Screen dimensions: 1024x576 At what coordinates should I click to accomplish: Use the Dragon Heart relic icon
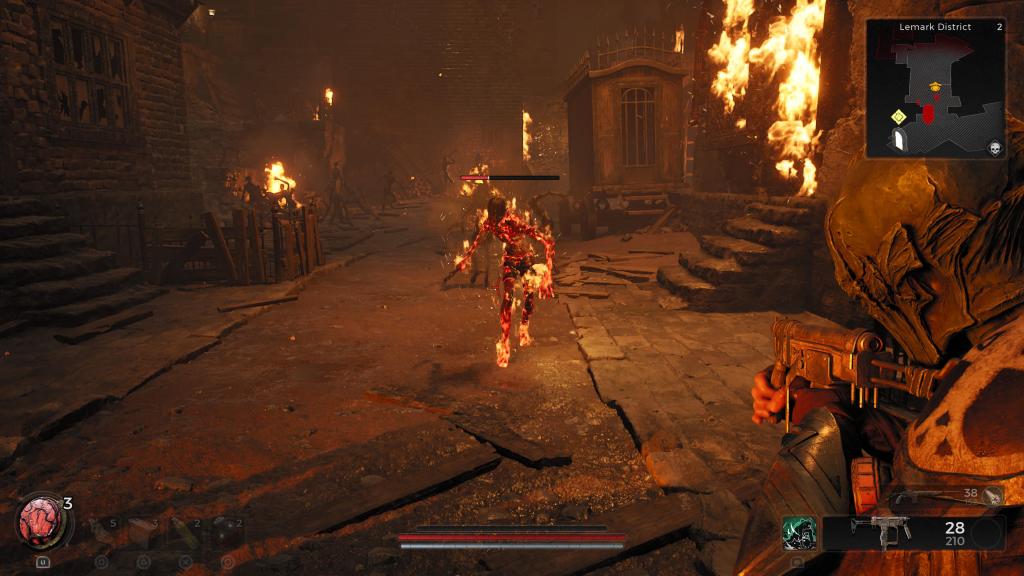pyautogui.click(x=40, y=523)
